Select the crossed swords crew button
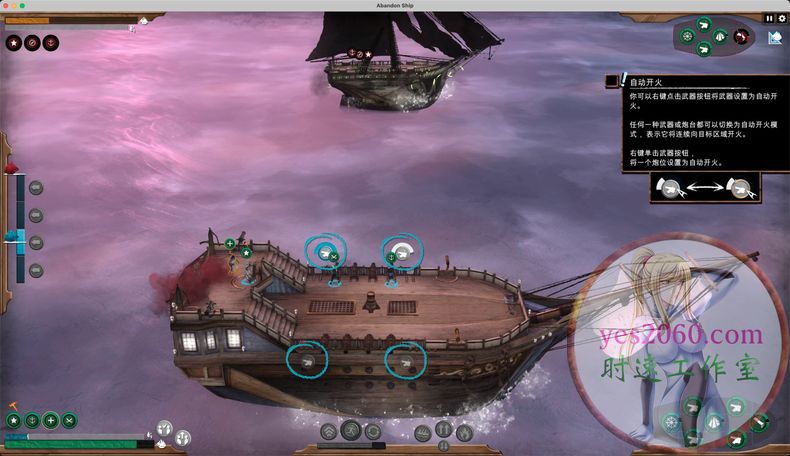This screenshot has height=456, width=790. [x=68, y=421]
